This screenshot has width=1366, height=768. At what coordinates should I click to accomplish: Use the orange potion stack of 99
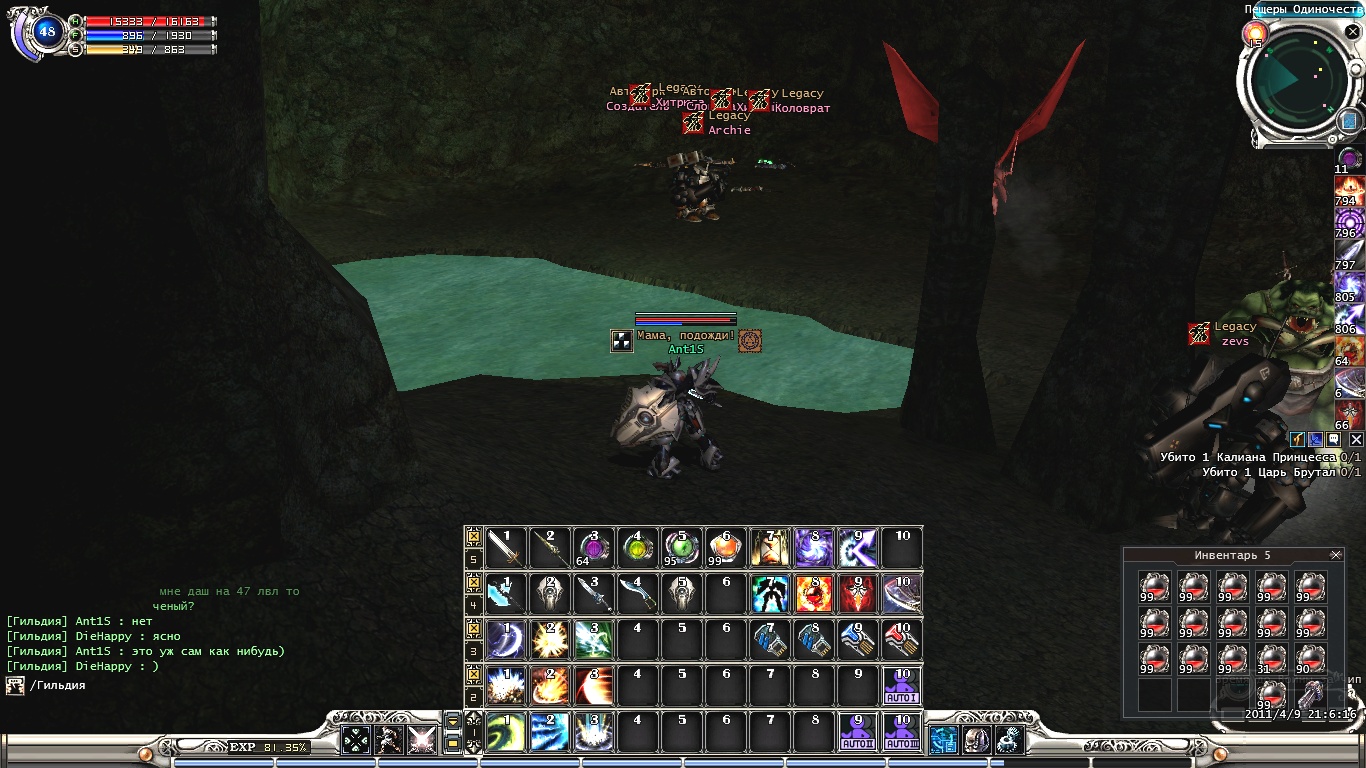pyautogui.click(x=726, y=548)
